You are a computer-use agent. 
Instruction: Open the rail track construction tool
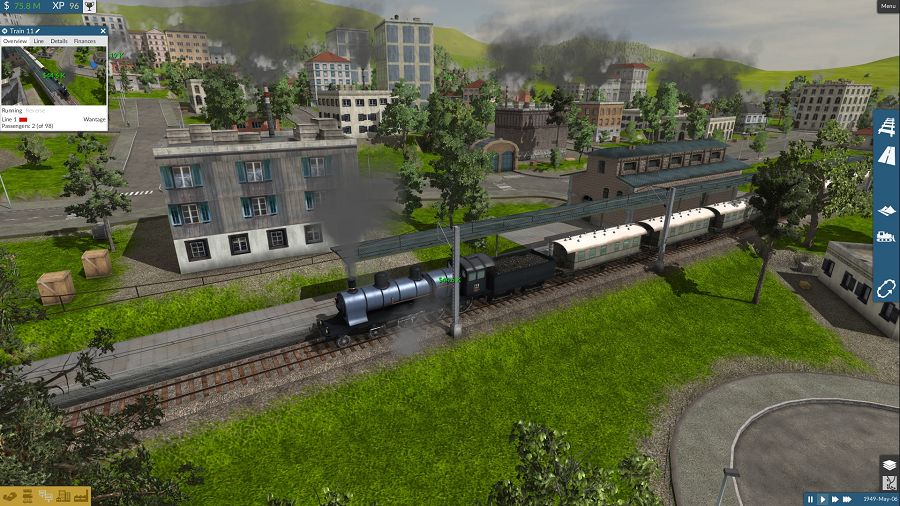coord(886,127)
